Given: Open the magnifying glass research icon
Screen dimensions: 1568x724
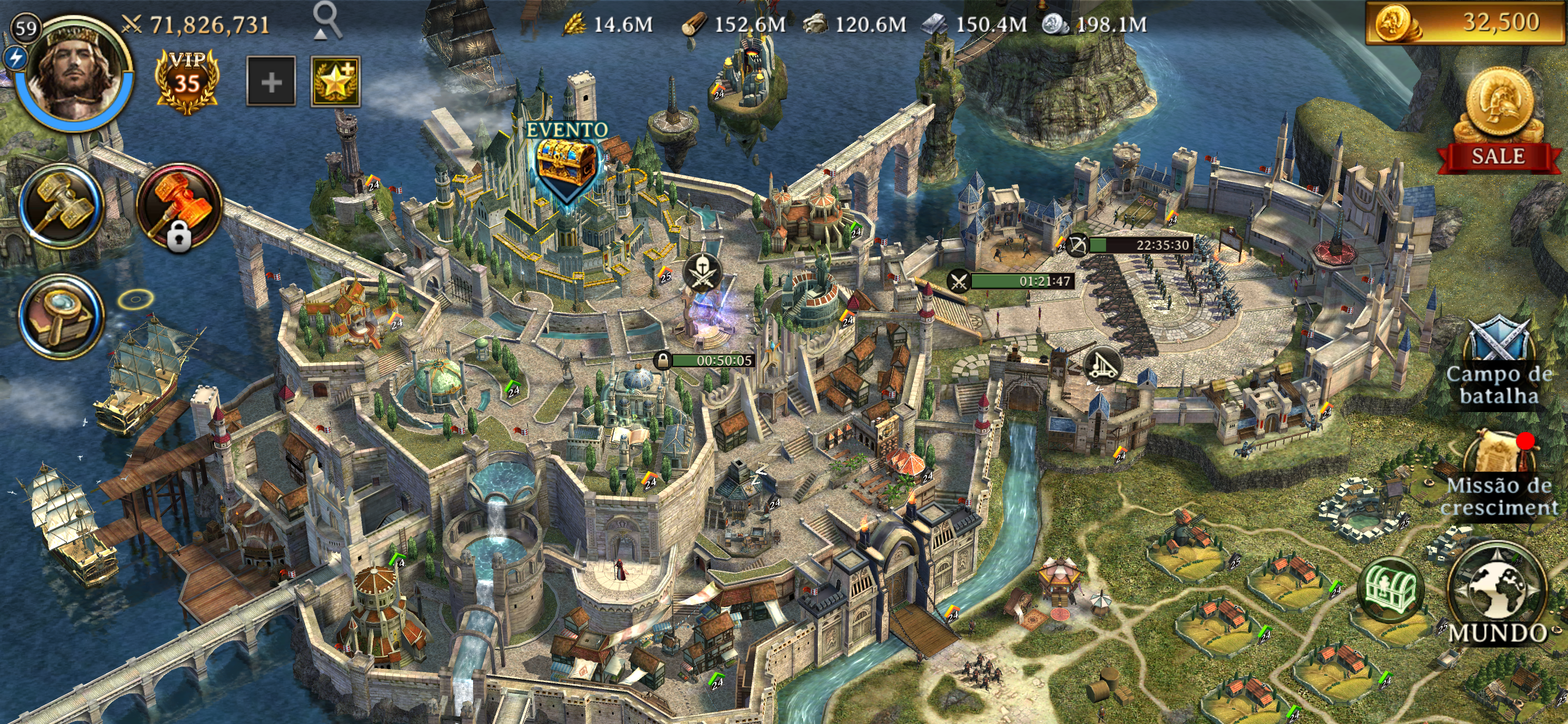Looking at the screenshot, I should coord(61,315).
